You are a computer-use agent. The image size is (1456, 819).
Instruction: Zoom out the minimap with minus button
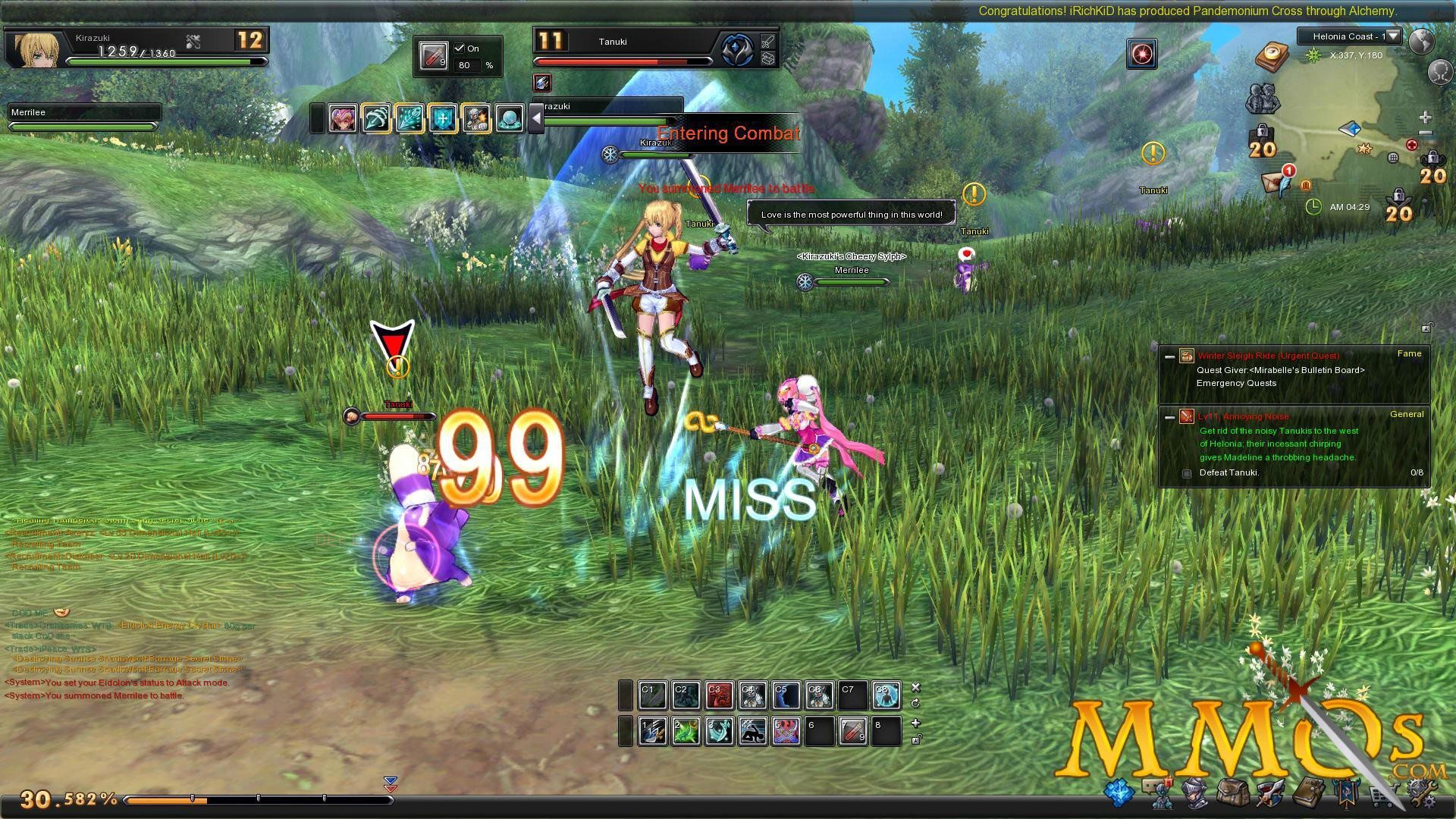pyautogui.click(x=1425, y=133)
